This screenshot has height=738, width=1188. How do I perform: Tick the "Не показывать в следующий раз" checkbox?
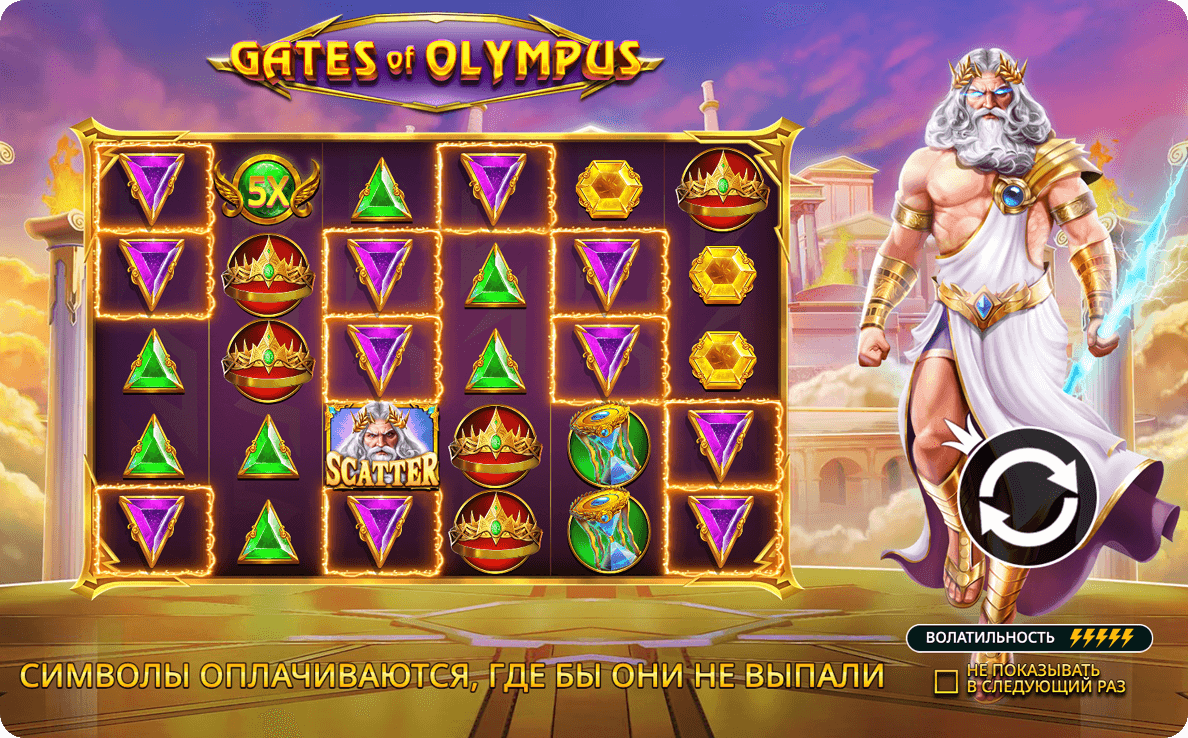click(946, 681)
